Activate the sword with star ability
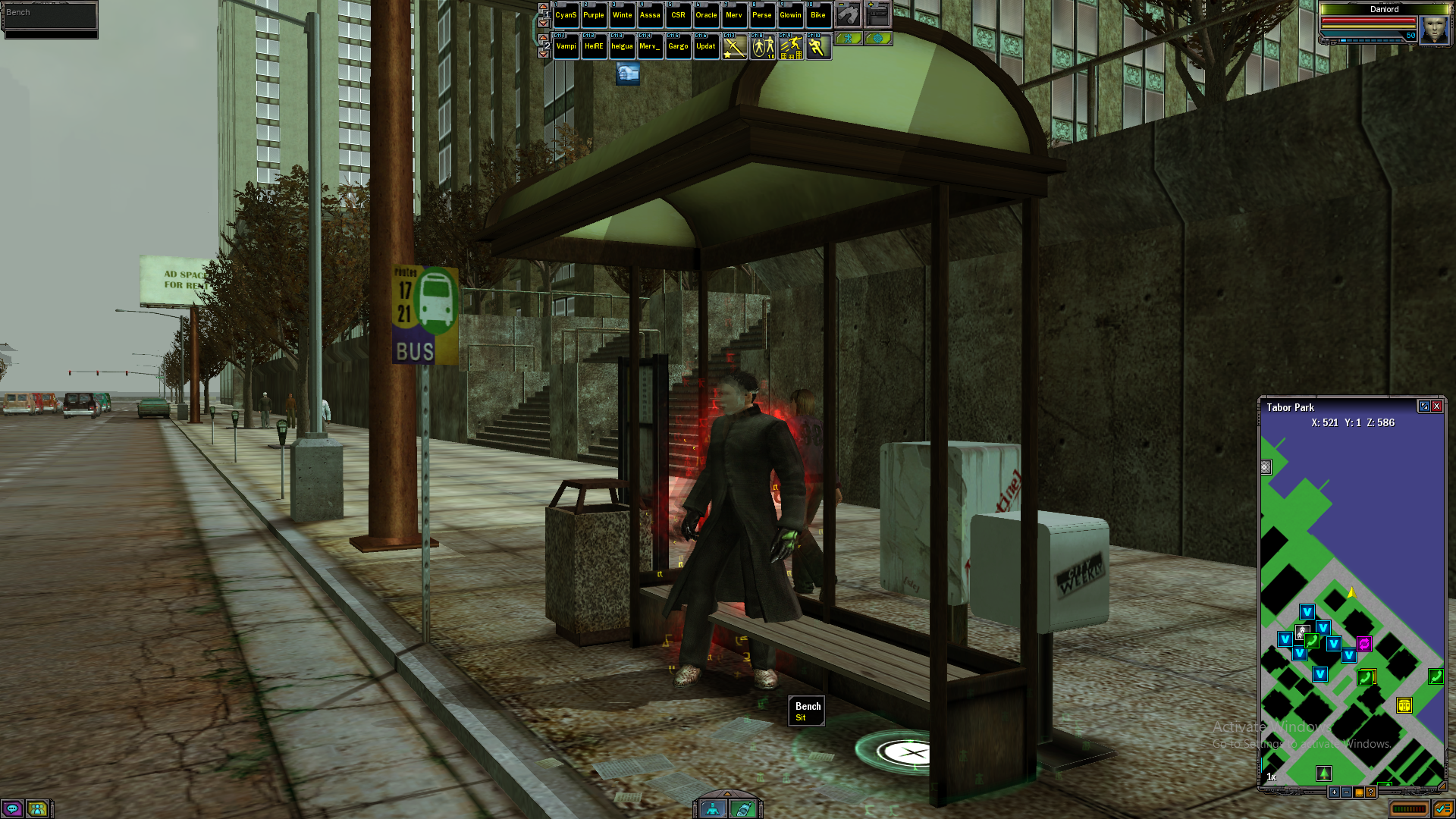 [734, 47]
